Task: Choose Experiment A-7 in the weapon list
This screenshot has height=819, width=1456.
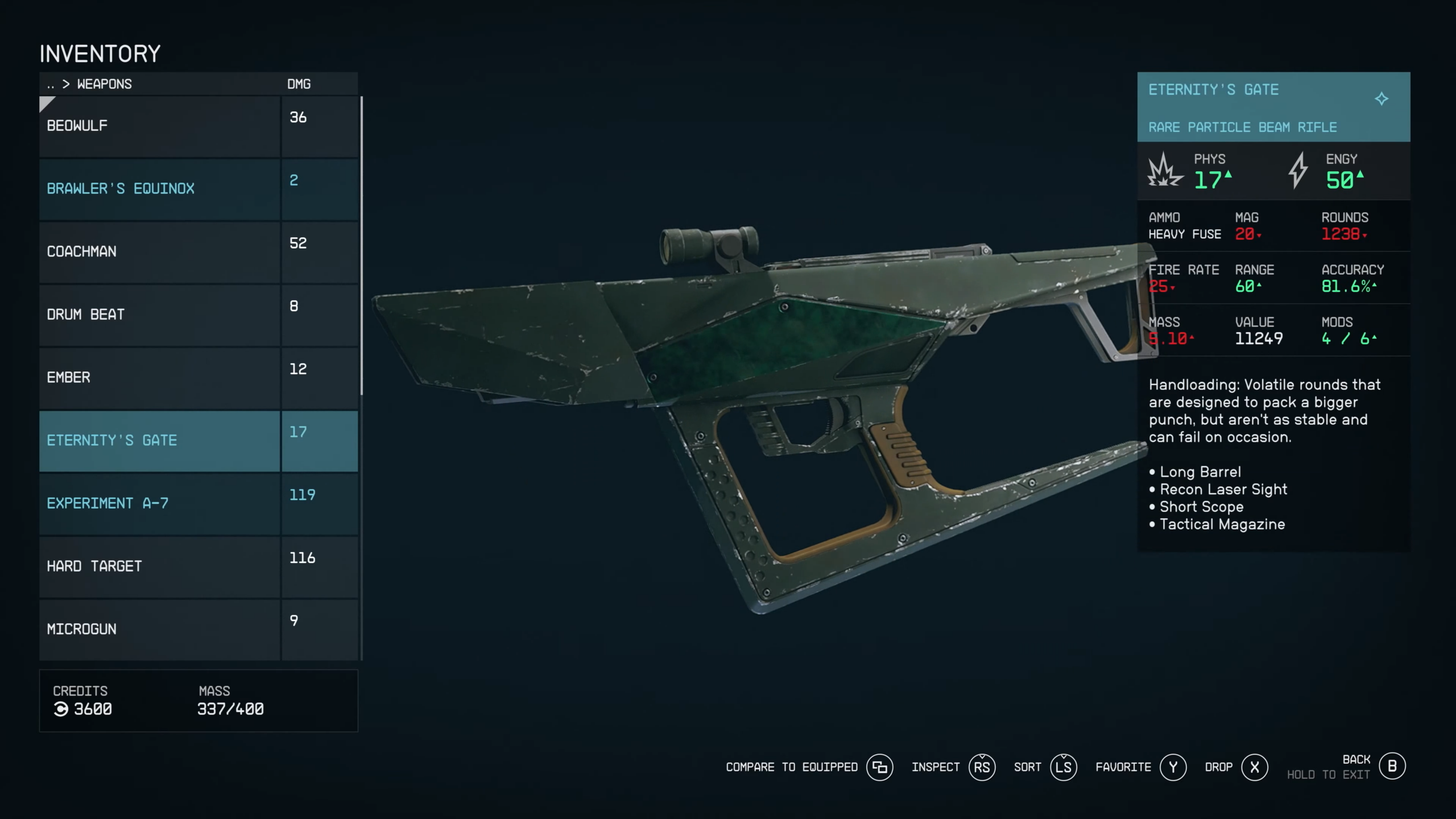Action: (x=159, y=503)
